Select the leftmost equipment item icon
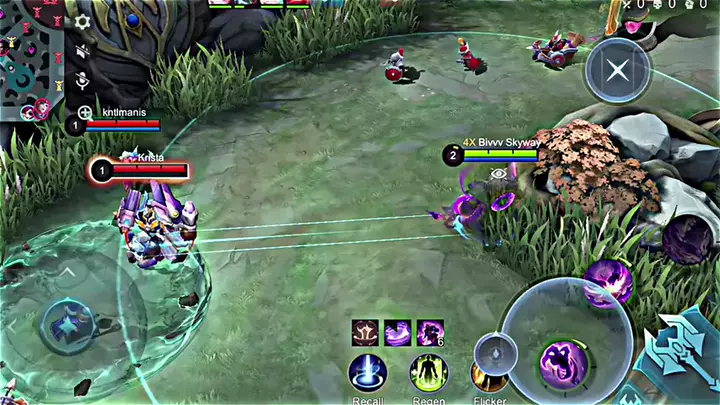 point(365,332)
